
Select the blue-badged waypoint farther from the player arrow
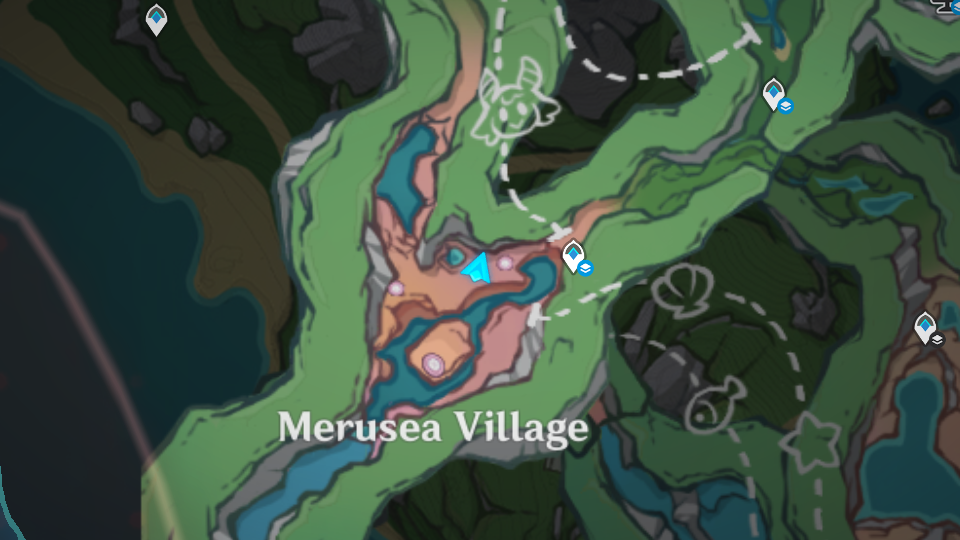[773, 94]
